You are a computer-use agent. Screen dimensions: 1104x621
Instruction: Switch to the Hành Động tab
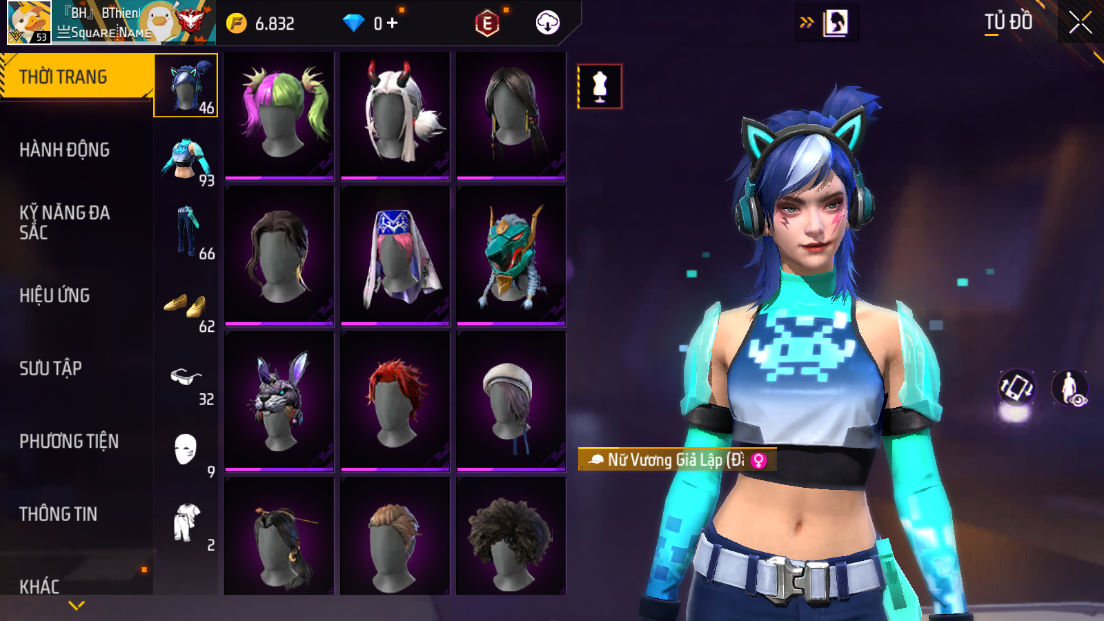[64, 150]
